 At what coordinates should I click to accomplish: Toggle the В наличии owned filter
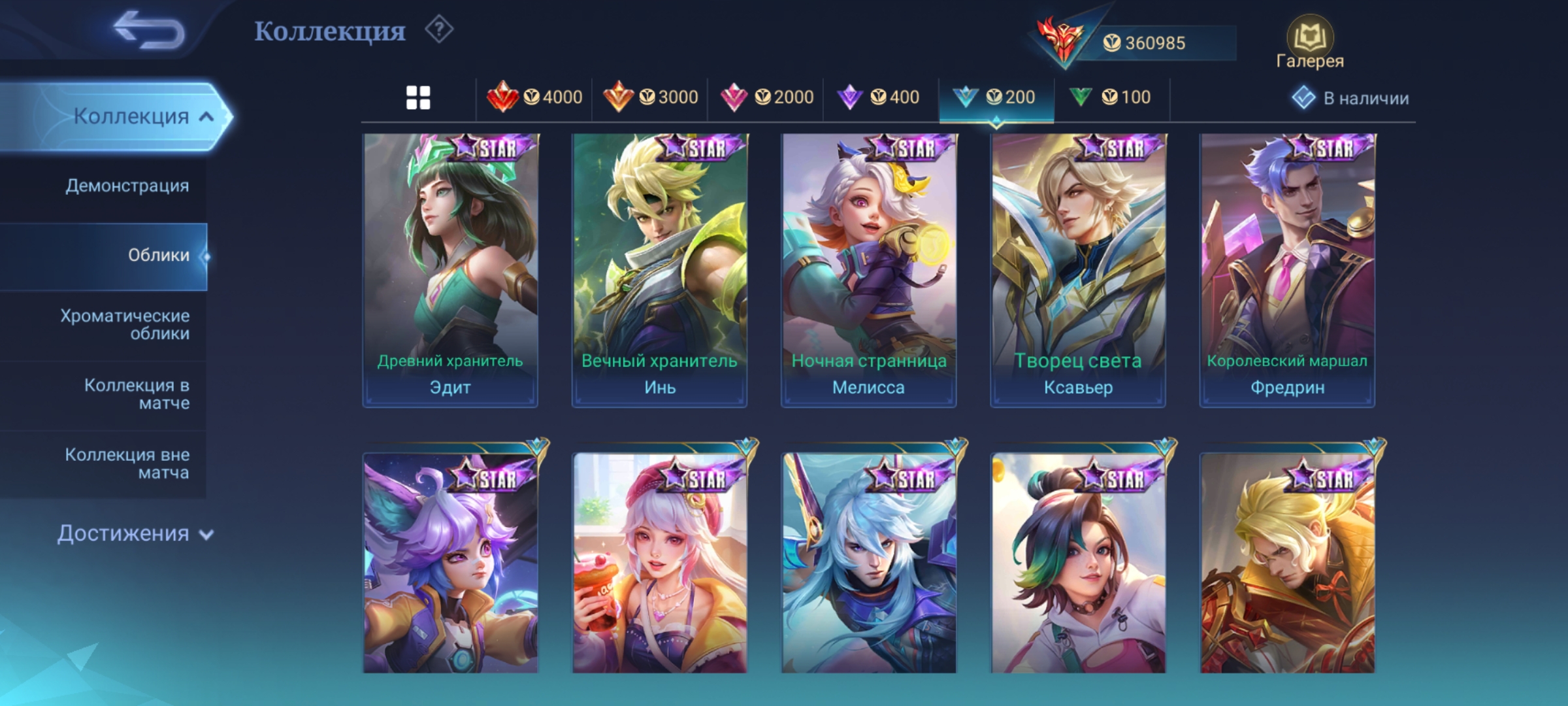[1350, 98]
